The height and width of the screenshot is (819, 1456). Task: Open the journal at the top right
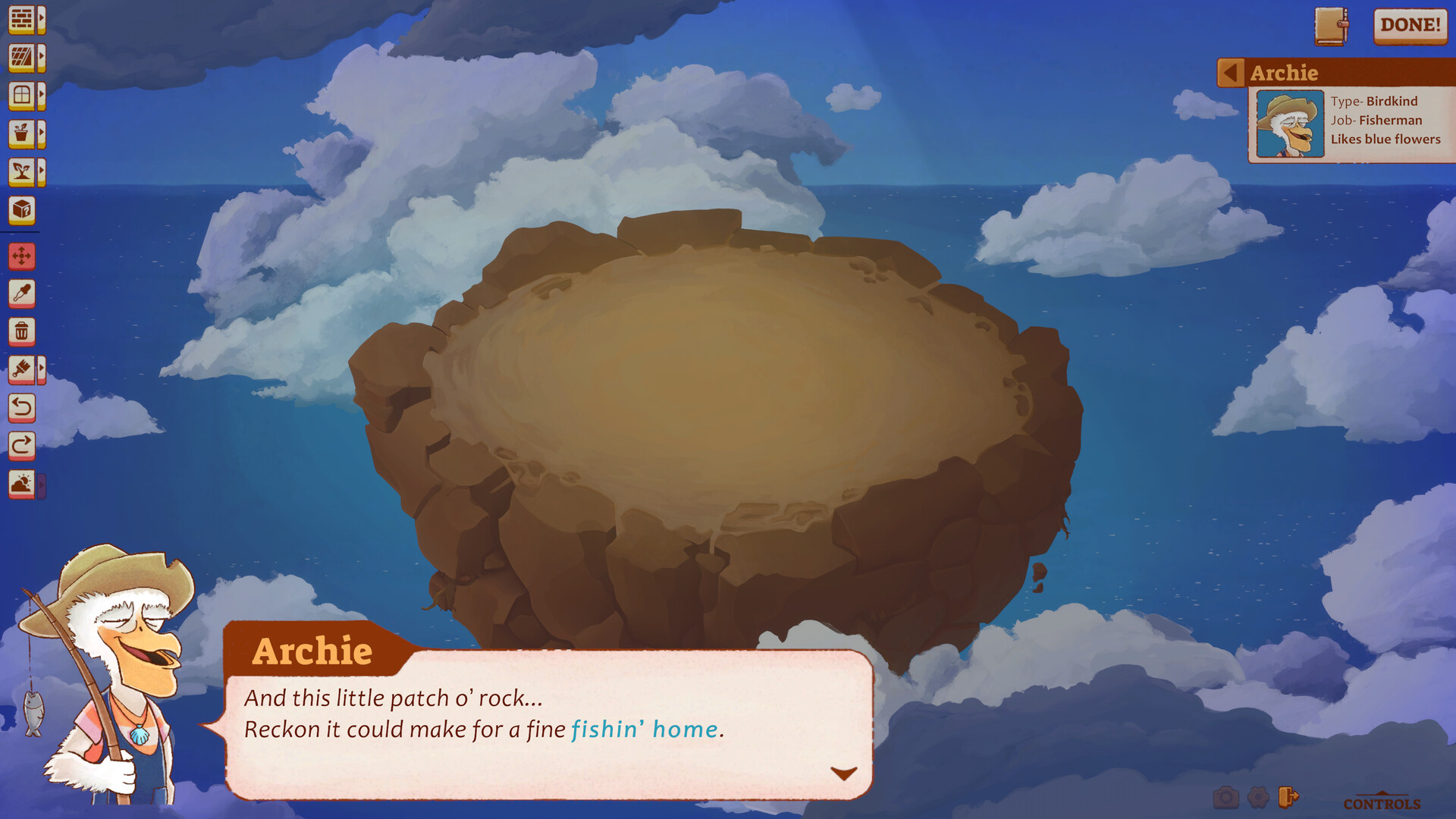coord(1332,27)
